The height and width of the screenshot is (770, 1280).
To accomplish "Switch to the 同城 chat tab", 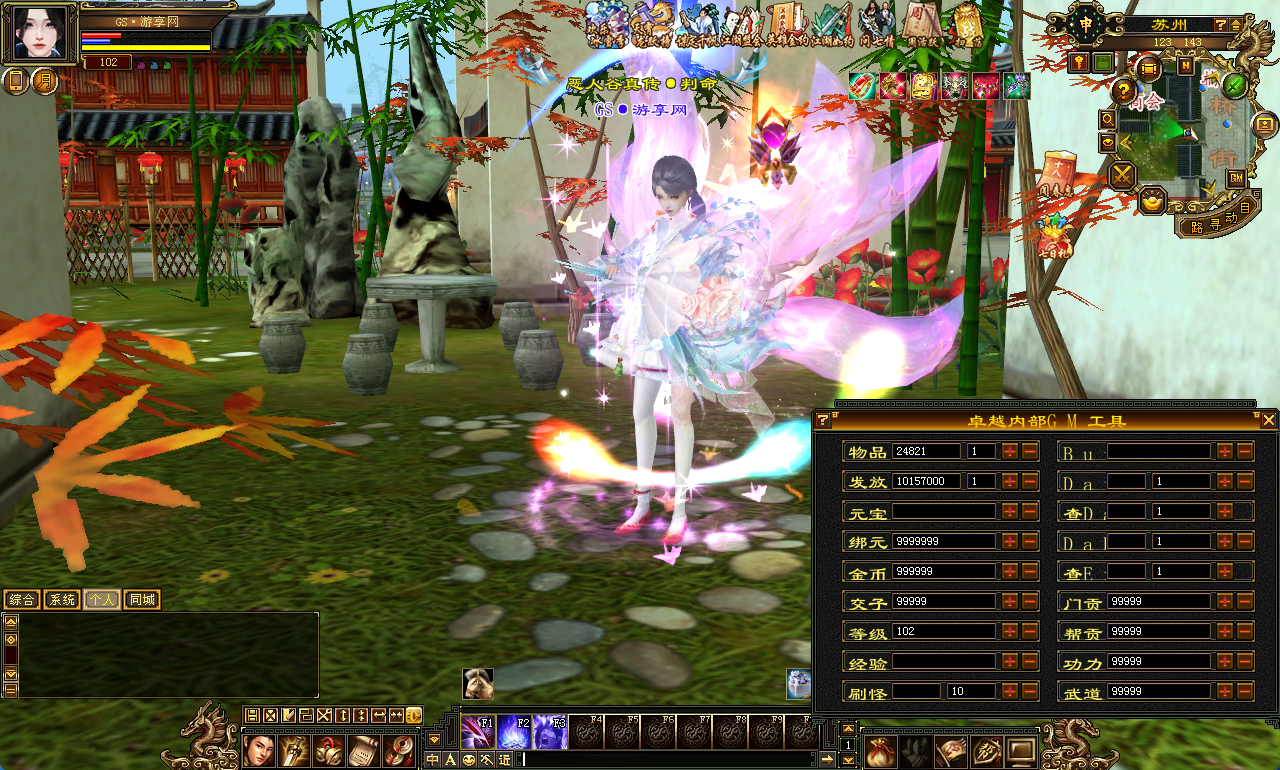I will click(x=141, y=600).
